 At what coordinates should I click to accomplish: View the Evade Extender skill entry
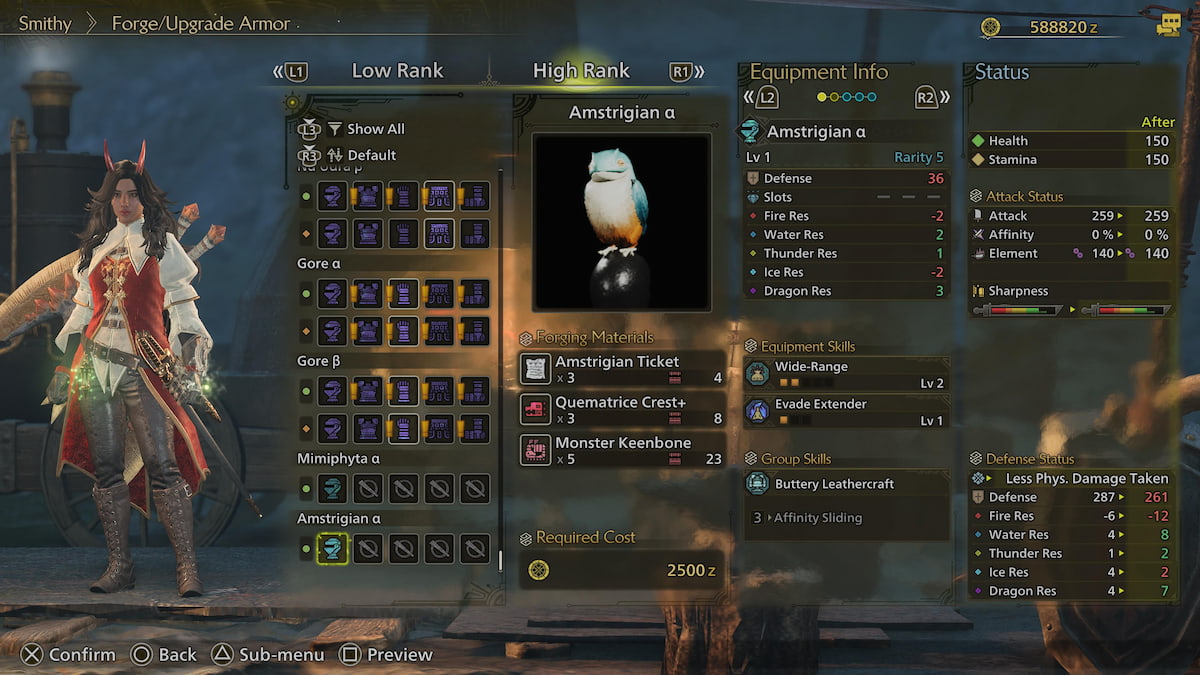(846, 411)
